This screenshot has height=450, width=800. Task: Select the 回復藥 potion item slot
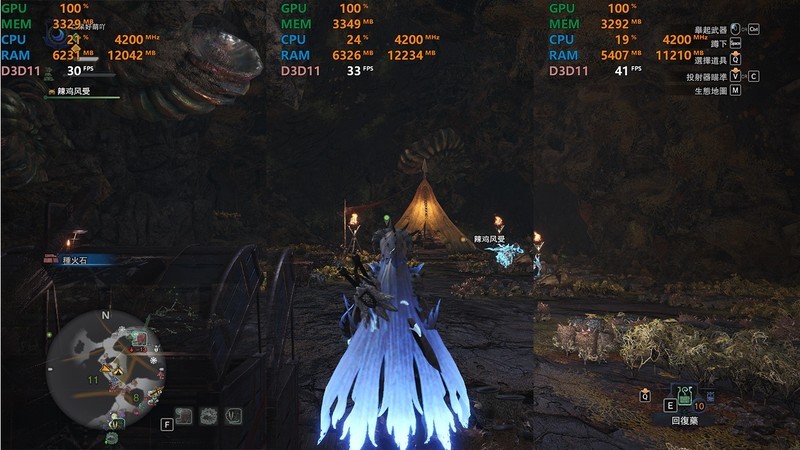pos(685,397)
